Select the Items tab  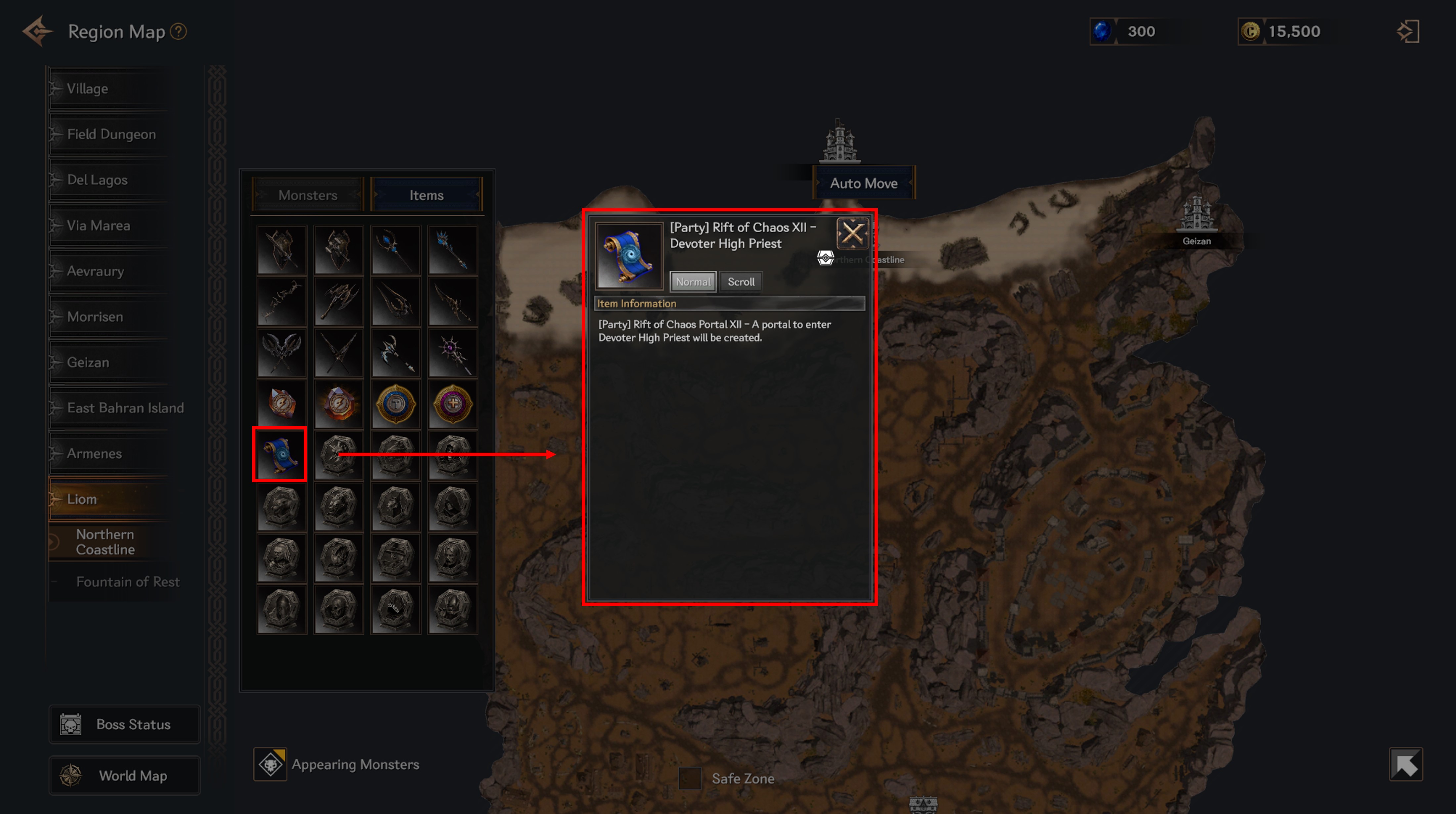click(426, 195)
